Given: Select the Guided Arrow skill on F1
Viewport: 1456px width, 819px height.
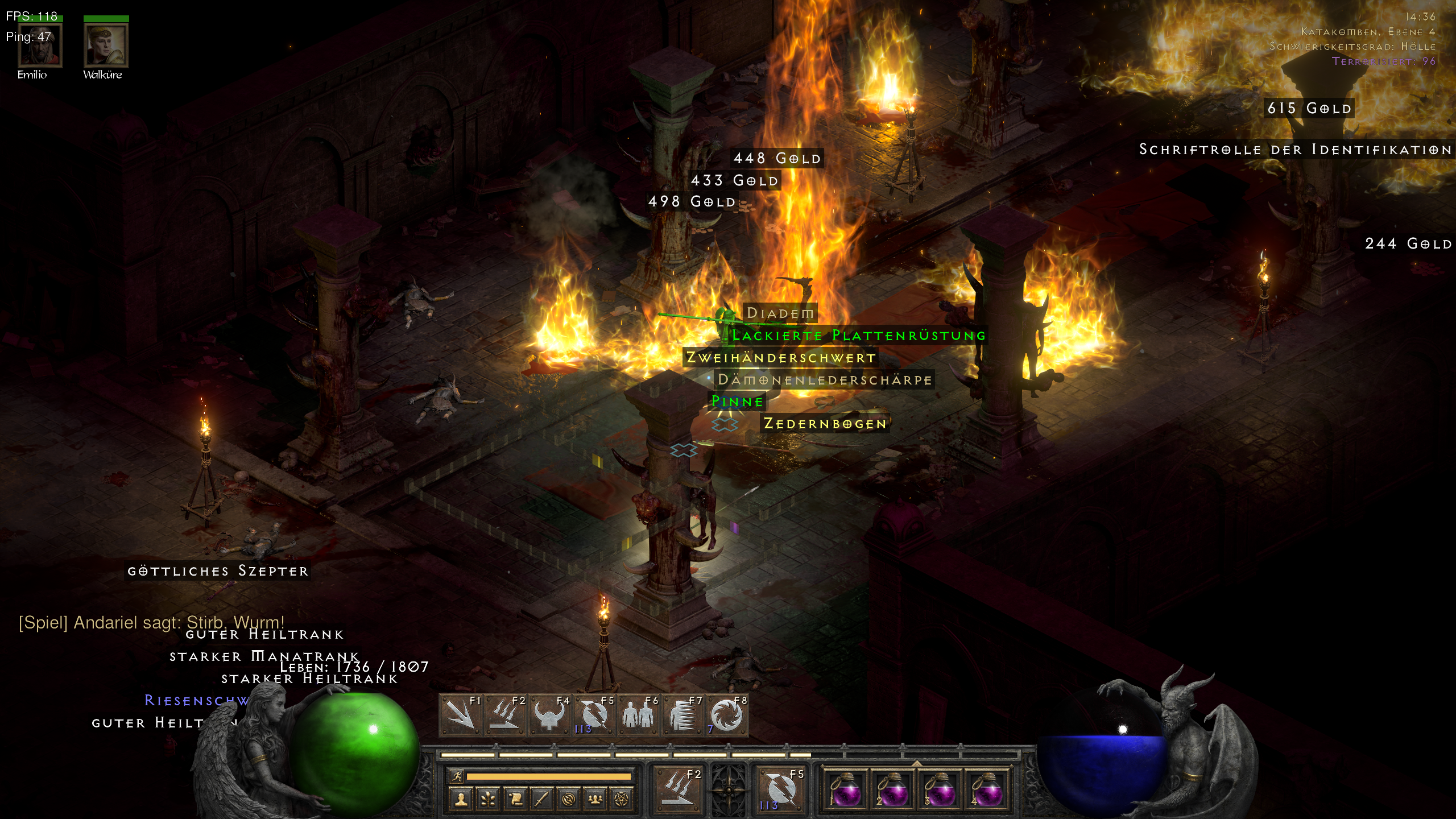Looking at the screenshot, I should click(461, 715).
